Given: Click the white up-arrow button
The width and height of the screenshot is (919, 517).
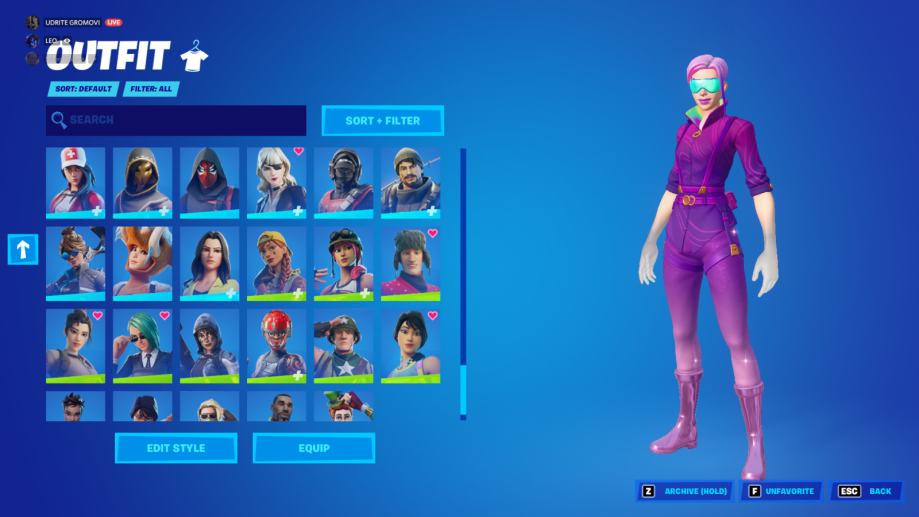Looking at the screenshot, I should 23,249.
